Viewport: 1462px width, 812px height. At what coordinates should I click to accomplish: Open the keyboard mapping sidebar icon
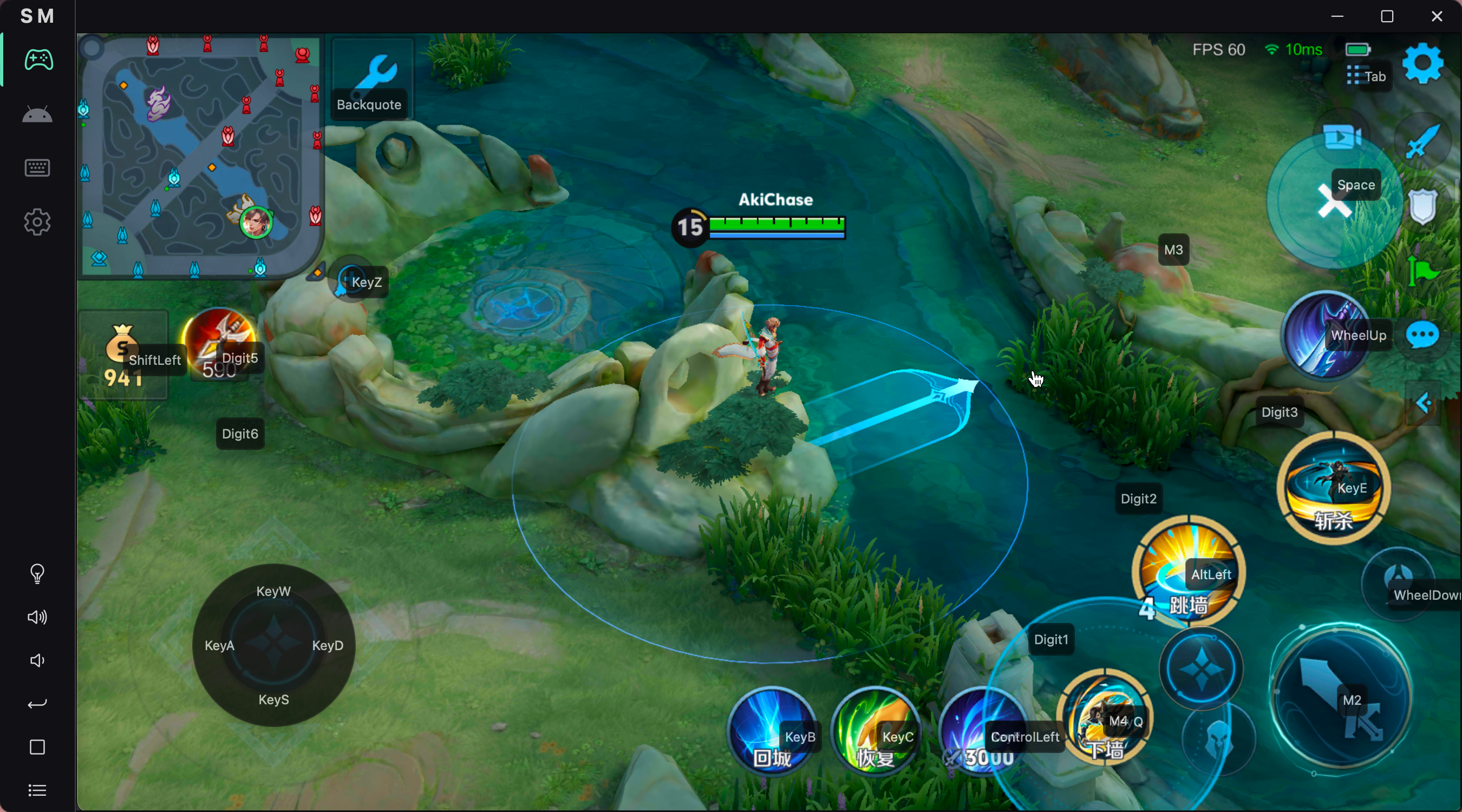pyautogui.click(x=38, y=168)
